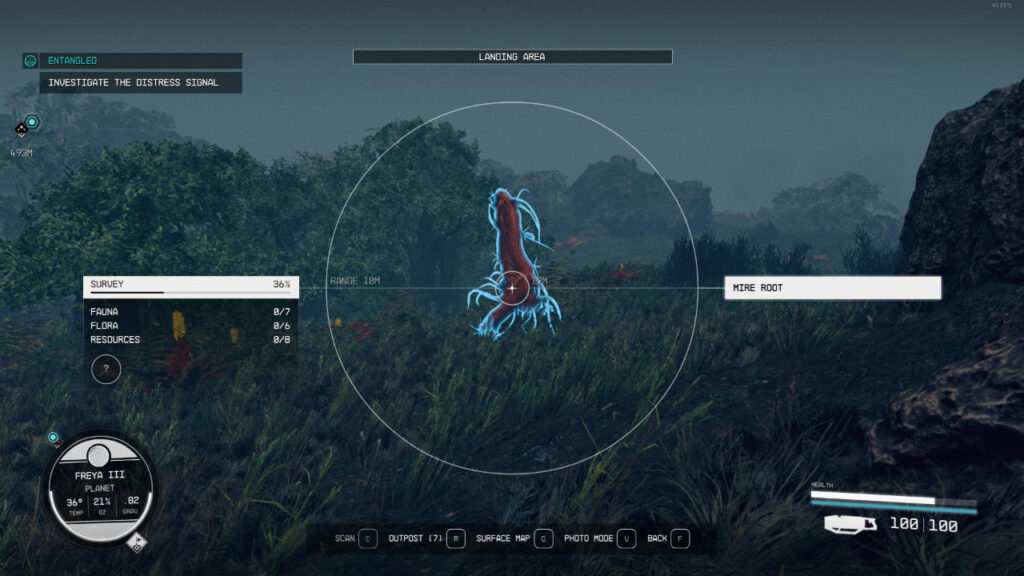Show the Fauna survey row
The height and width of the screenshot is (576, 1024).
(190, 312)
